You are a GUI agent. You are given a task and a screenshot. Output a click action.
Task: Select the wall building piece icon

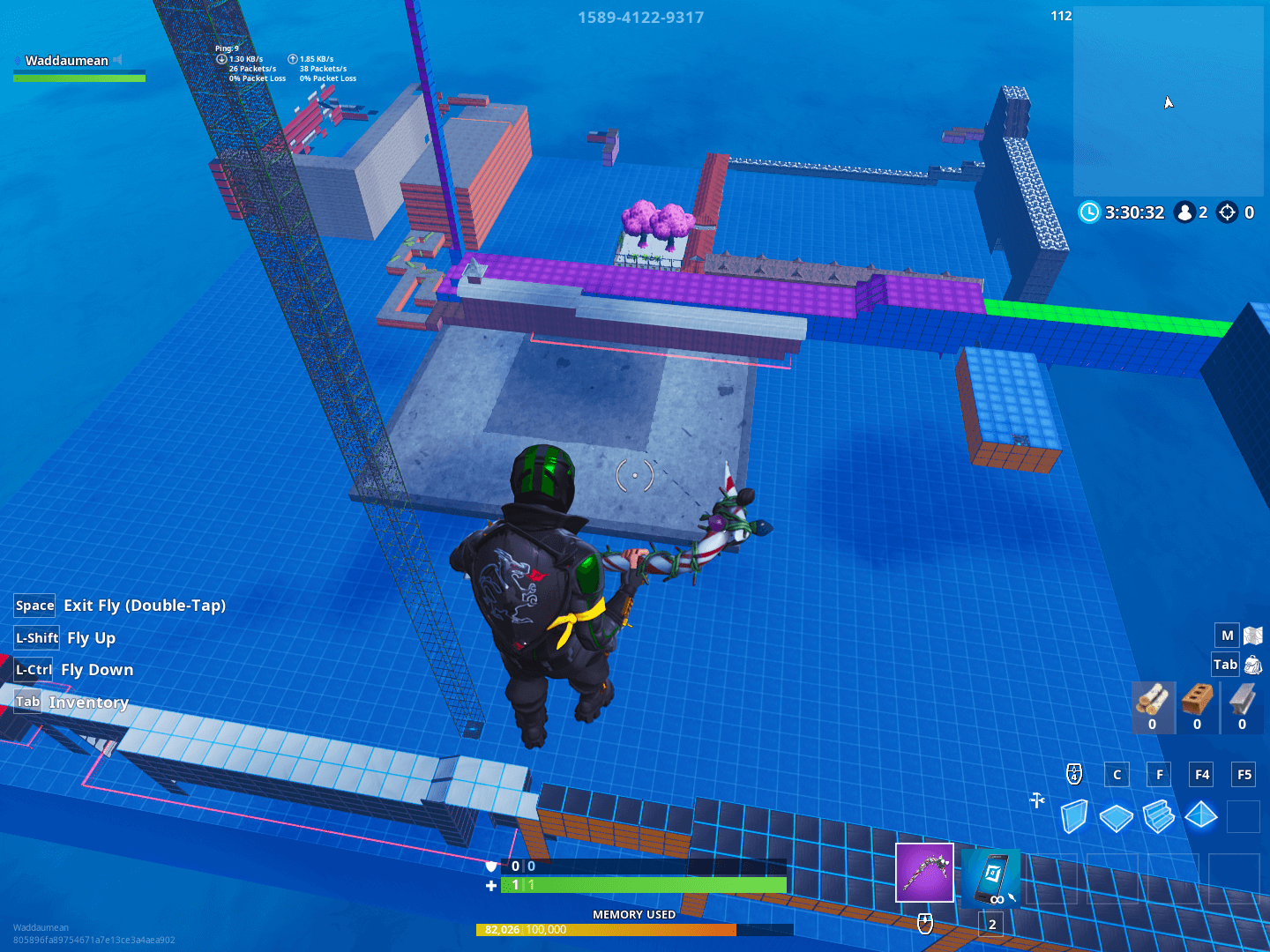coord(1074,817)
